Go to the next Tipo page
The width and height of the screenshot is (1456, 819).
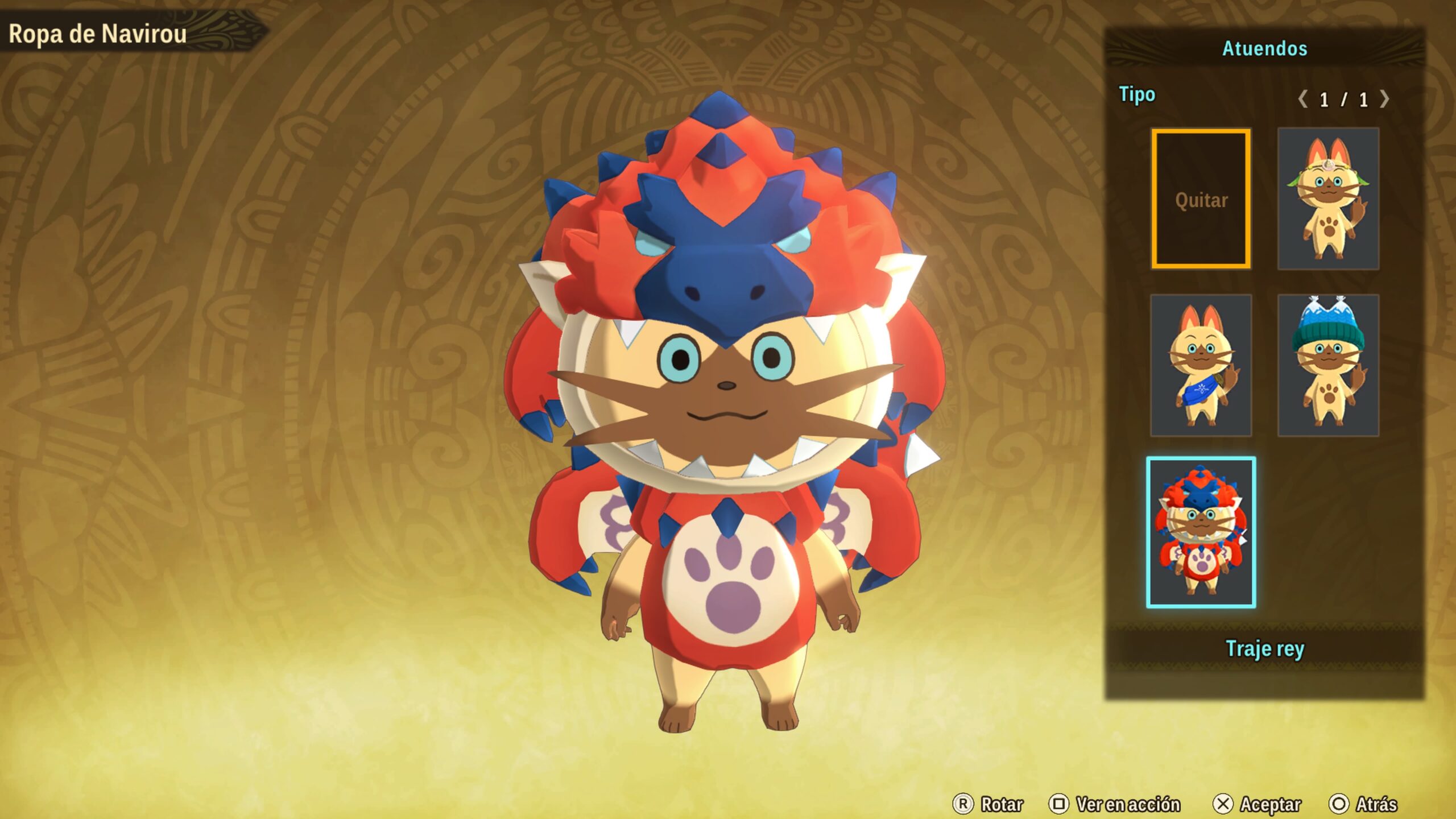click(x=1385, y=100)
